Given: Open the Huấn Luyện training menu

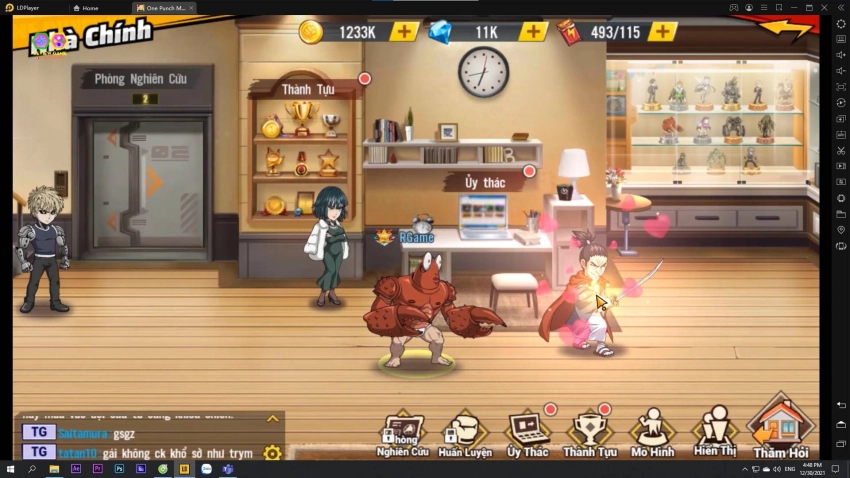Looking at the screenshot, I should click(x=463, y=434).
